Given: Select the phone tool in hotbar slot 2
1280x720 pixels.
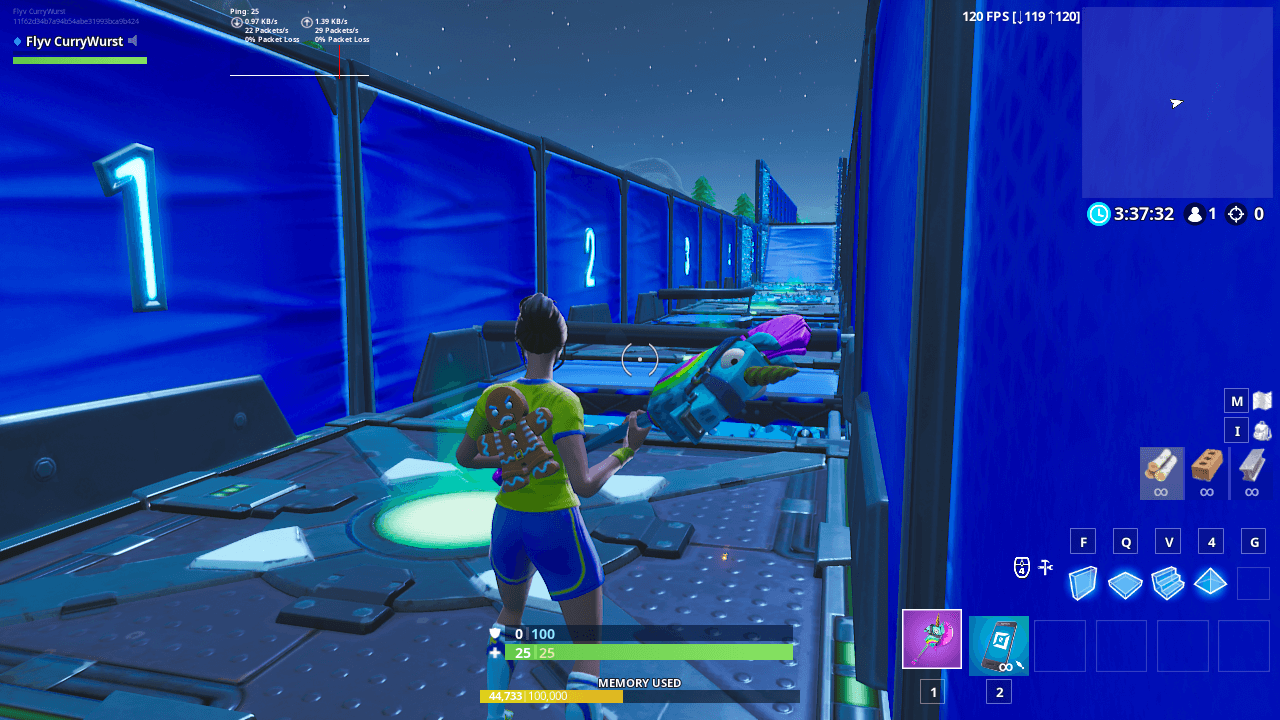Looking at the screenshot, I should pyautogui.click(x=998, y=645).
